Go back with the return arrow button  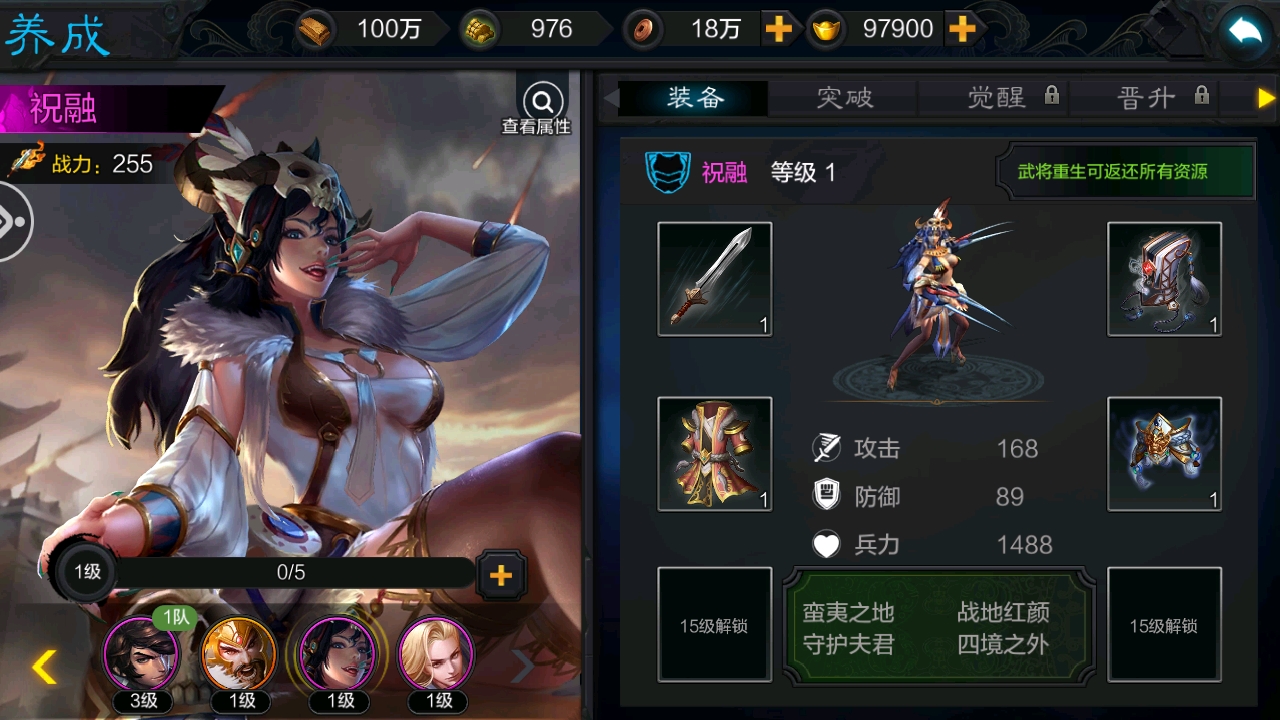[x=1244, y=32]
